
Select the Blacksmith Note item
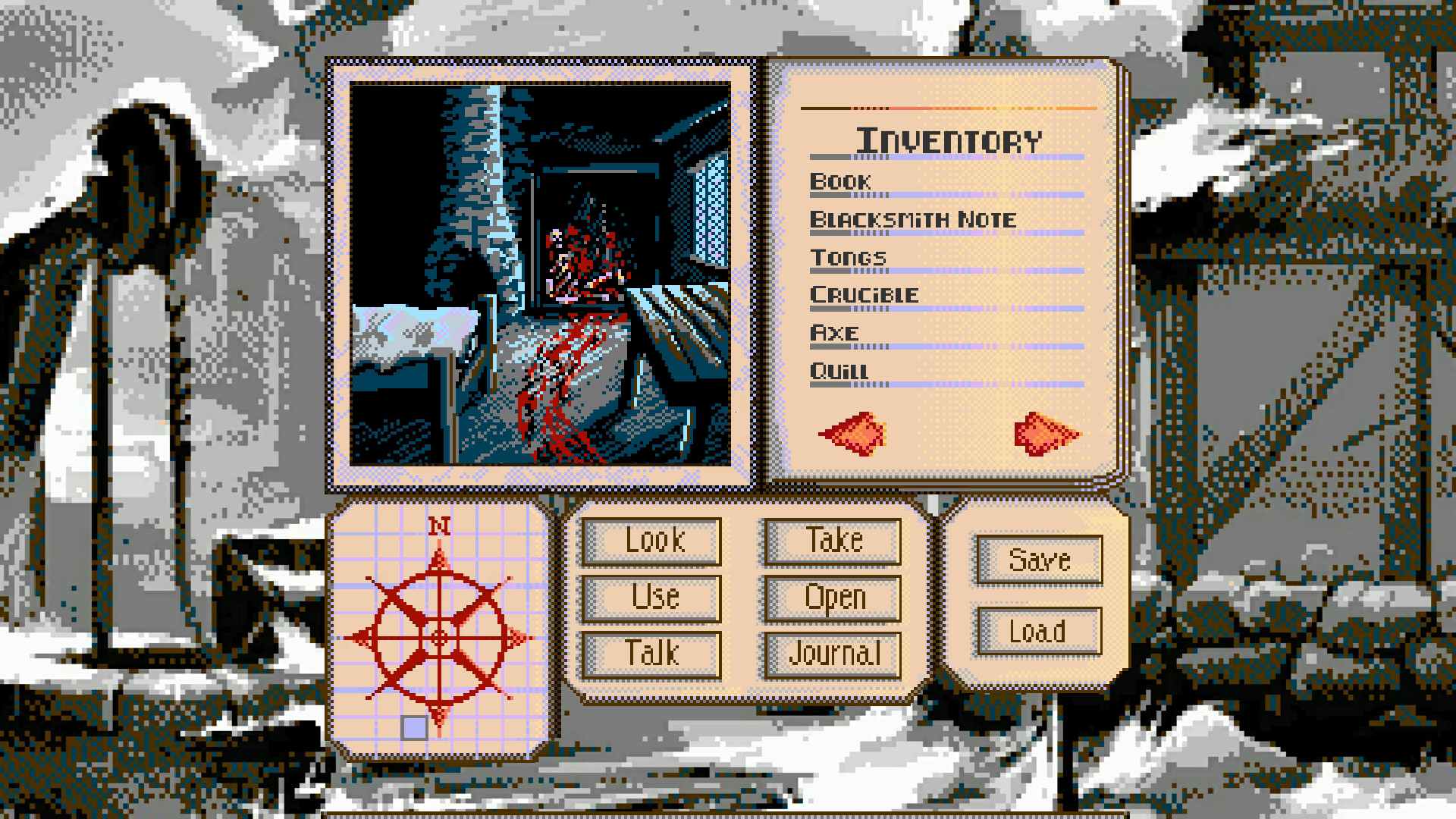tap(912, 220)
